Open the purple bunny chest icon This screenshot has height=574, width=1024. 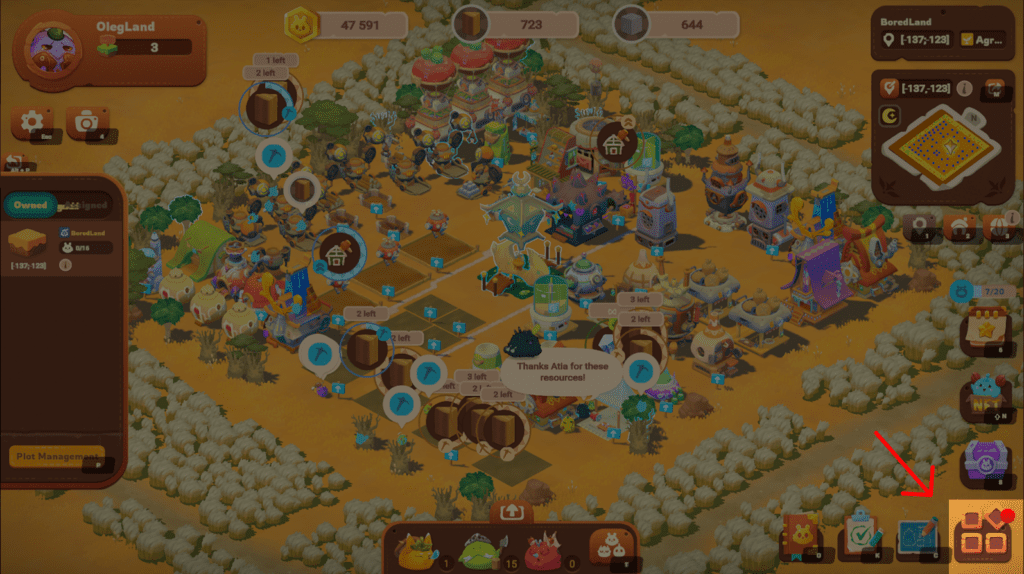click(x=983, y=462)
